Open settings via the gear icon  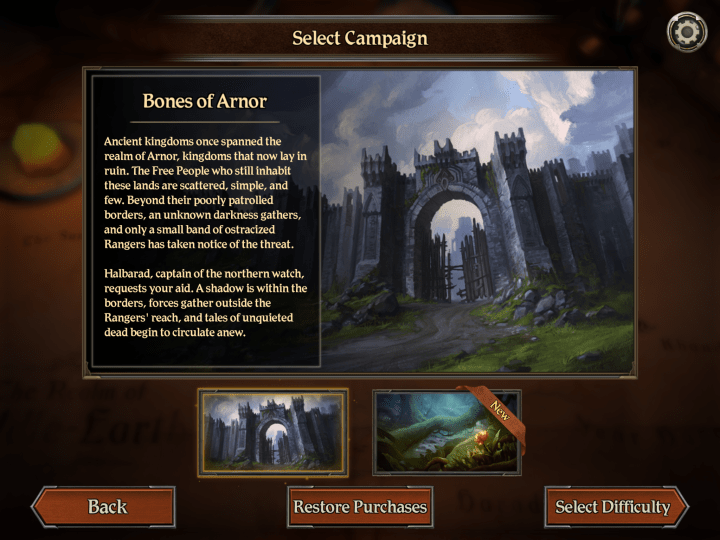coord(686,32)
